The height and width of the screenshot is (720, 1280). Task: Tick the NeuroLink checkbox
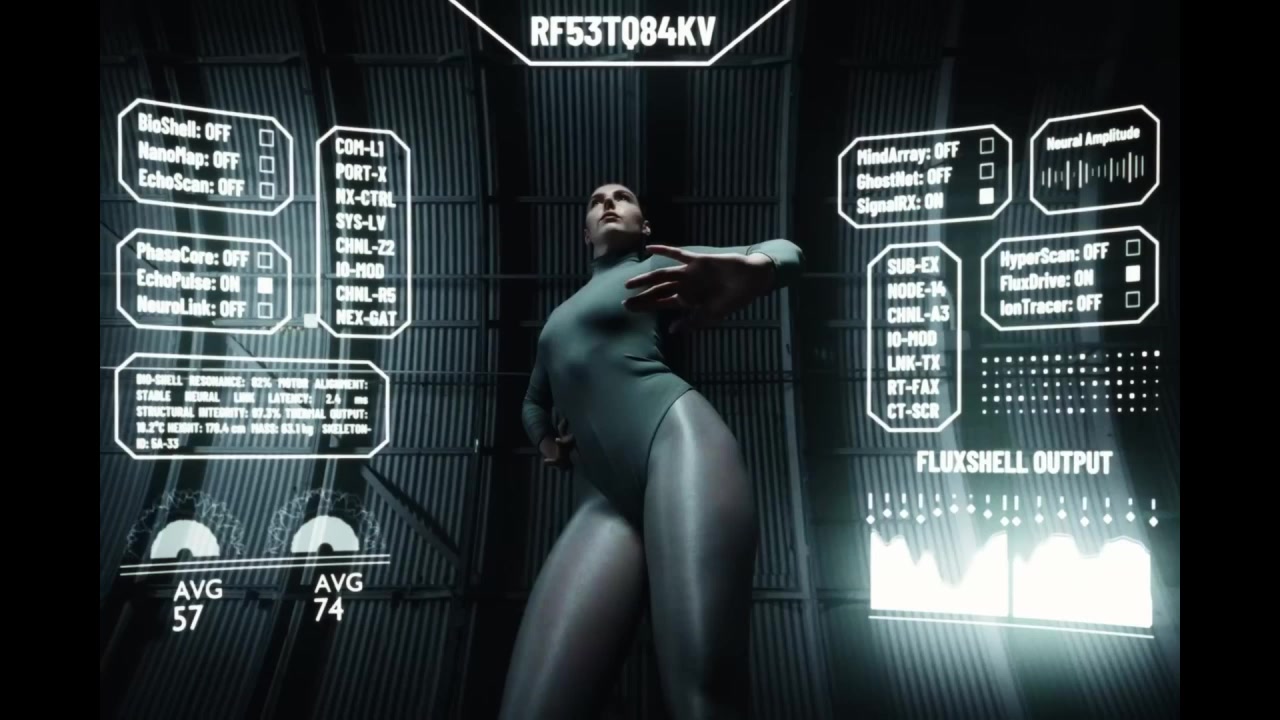(265, 310)
